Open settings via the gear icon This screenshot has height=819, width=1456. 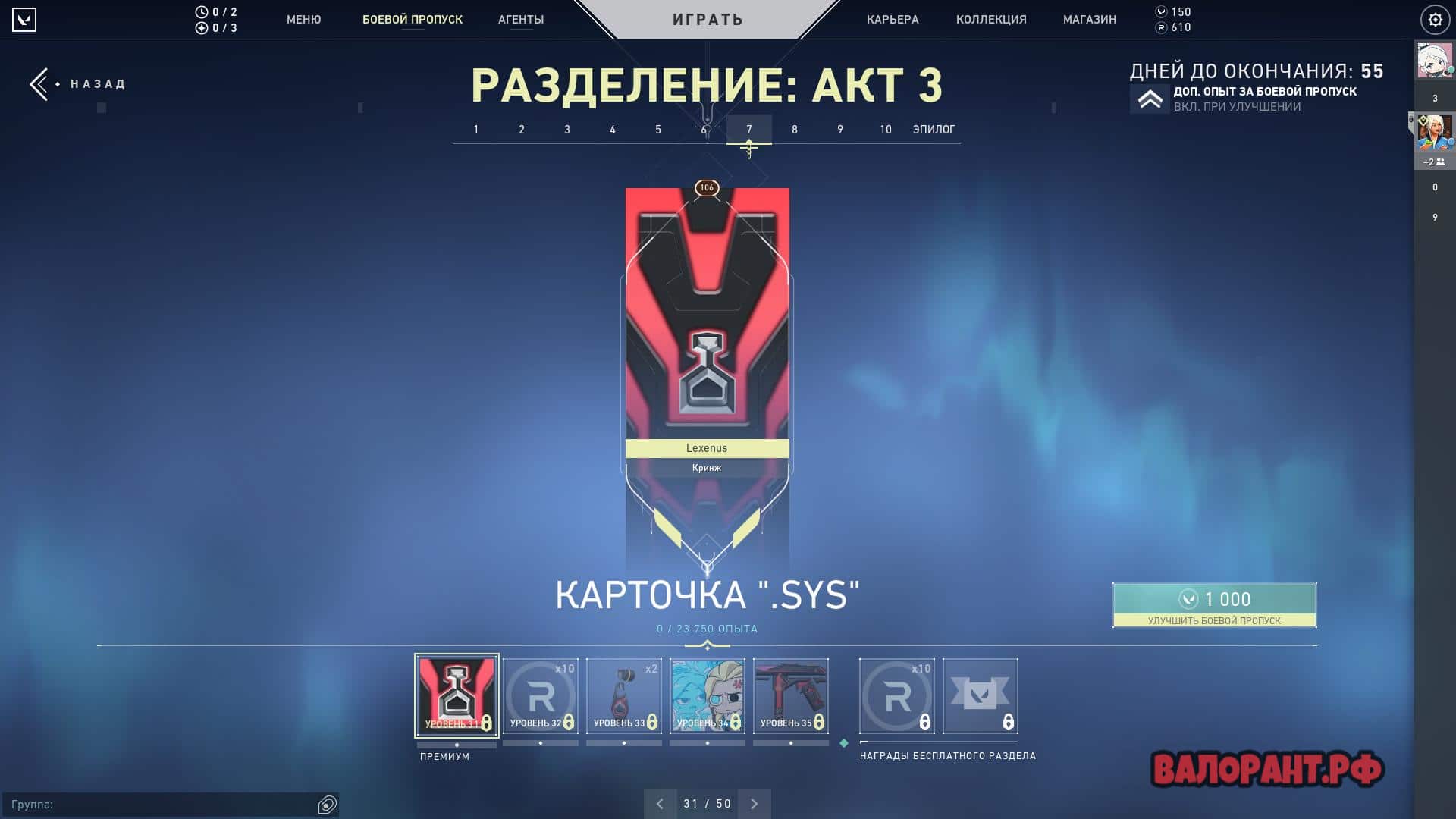1435,20
